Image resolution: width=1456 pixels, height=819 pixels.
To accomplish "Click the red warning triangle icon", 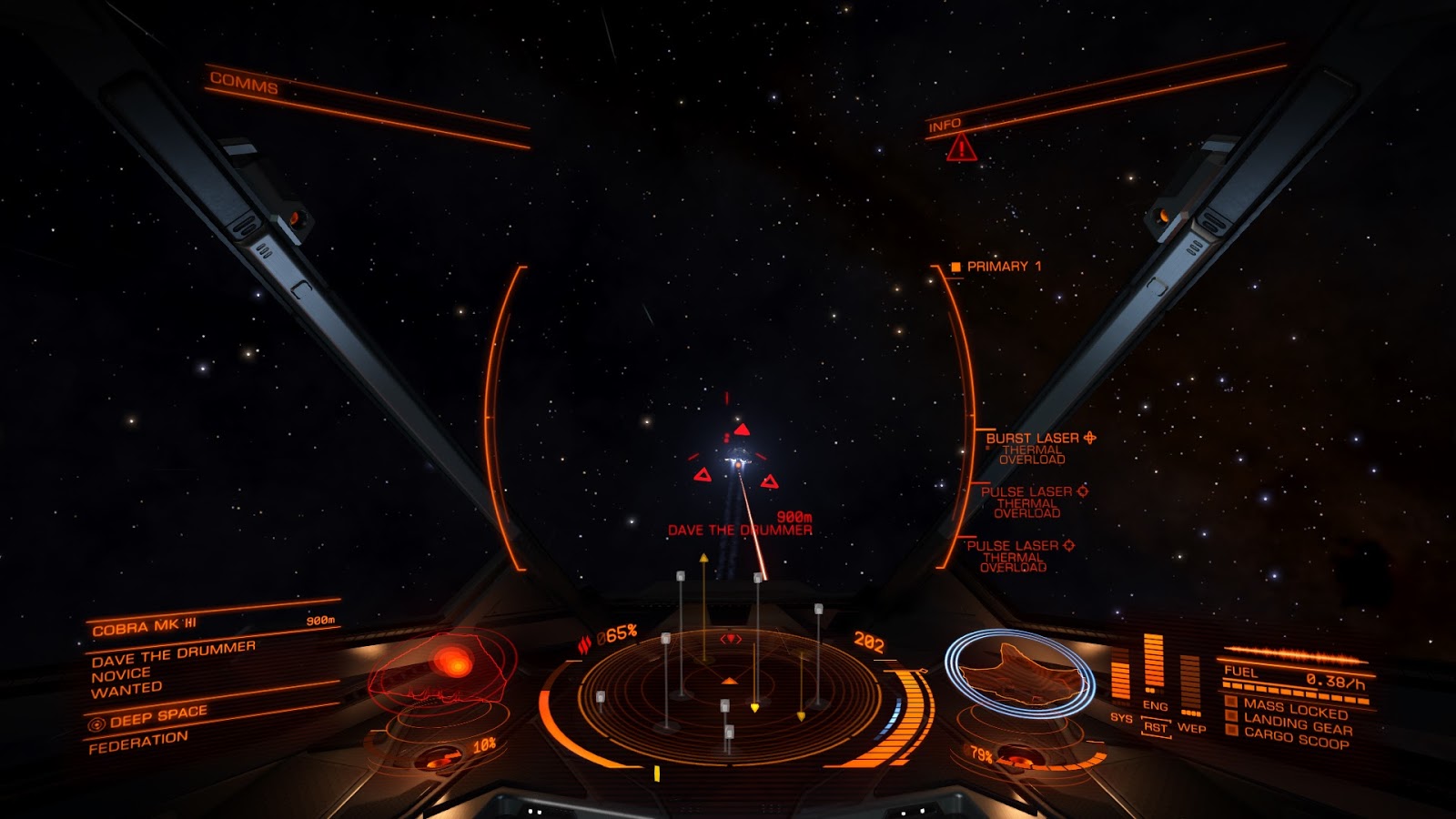I will click(x=961, y=147).
